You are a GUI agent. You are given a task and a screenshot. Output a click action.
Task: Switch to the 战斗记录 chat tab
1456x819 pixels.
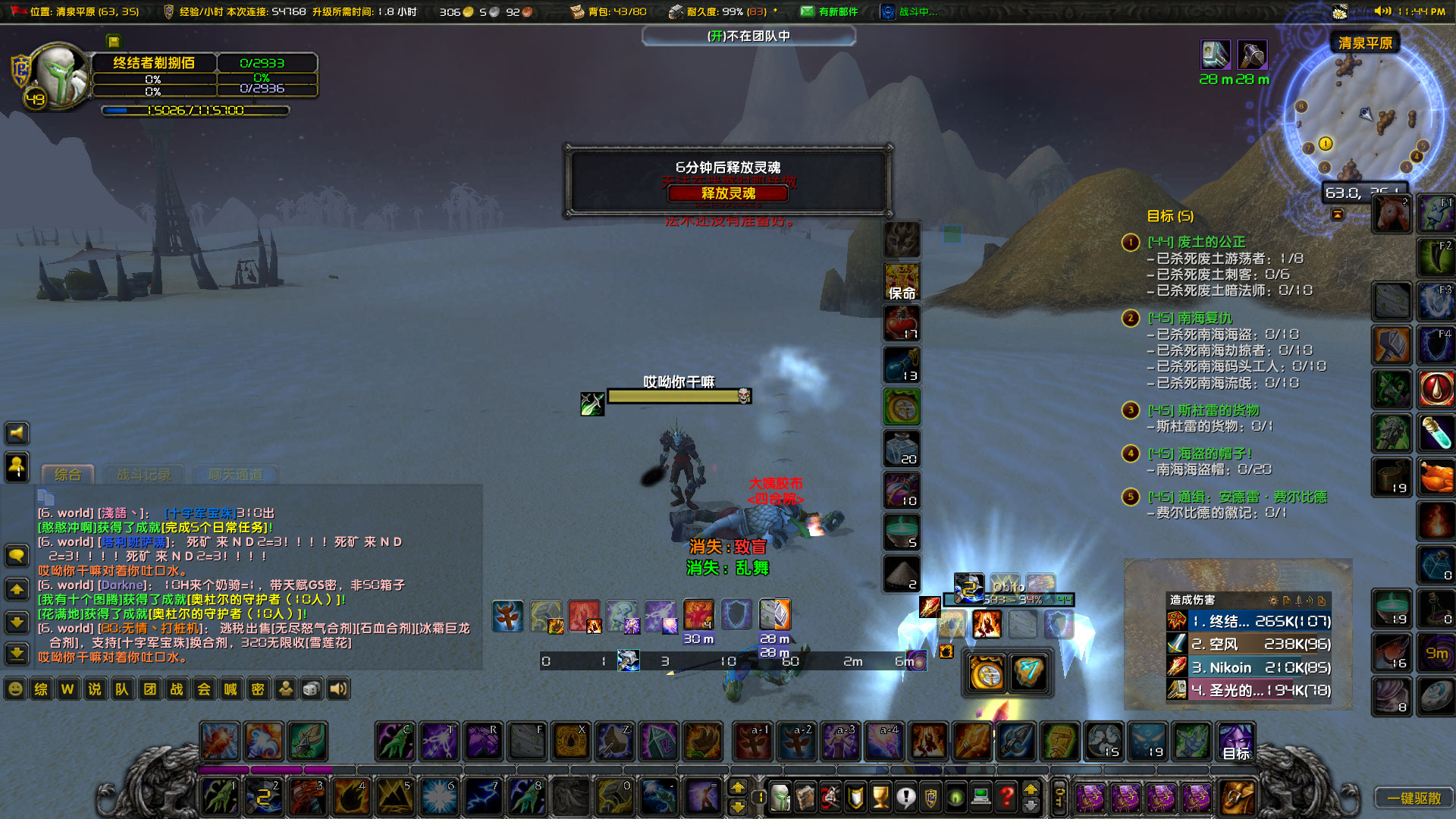144,474
